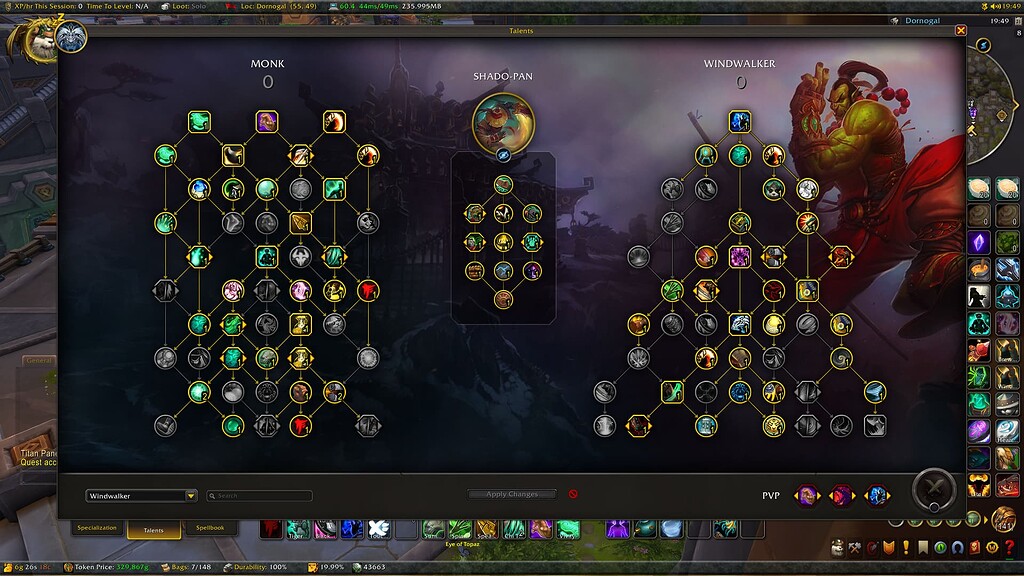Open the minimap
1024x576 pixels.
[995, 95]
